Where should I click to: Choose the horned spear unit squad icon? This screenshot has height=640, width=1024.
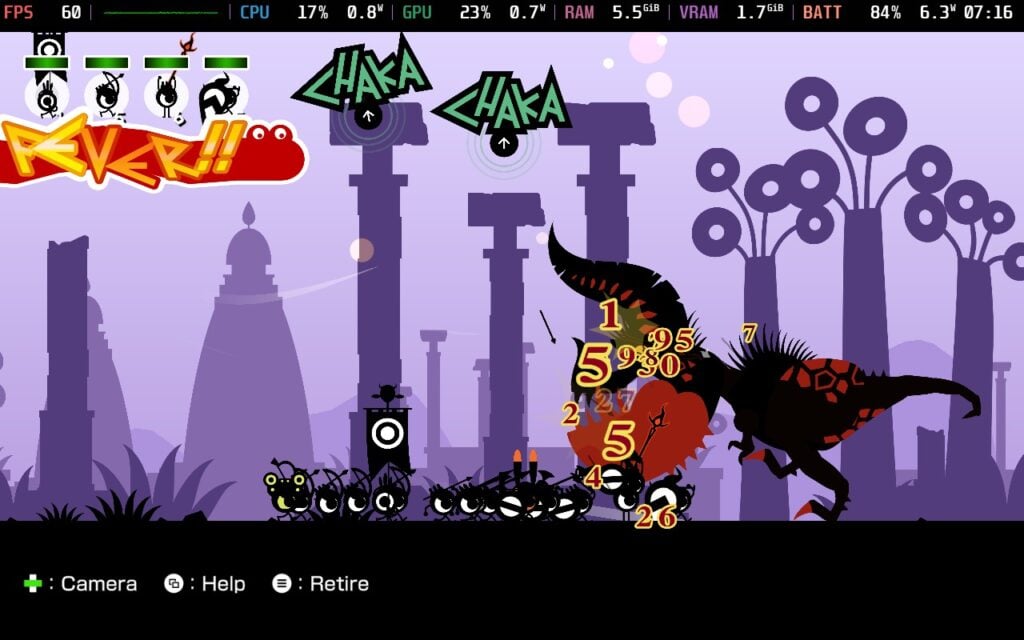[x=167, y=95]
